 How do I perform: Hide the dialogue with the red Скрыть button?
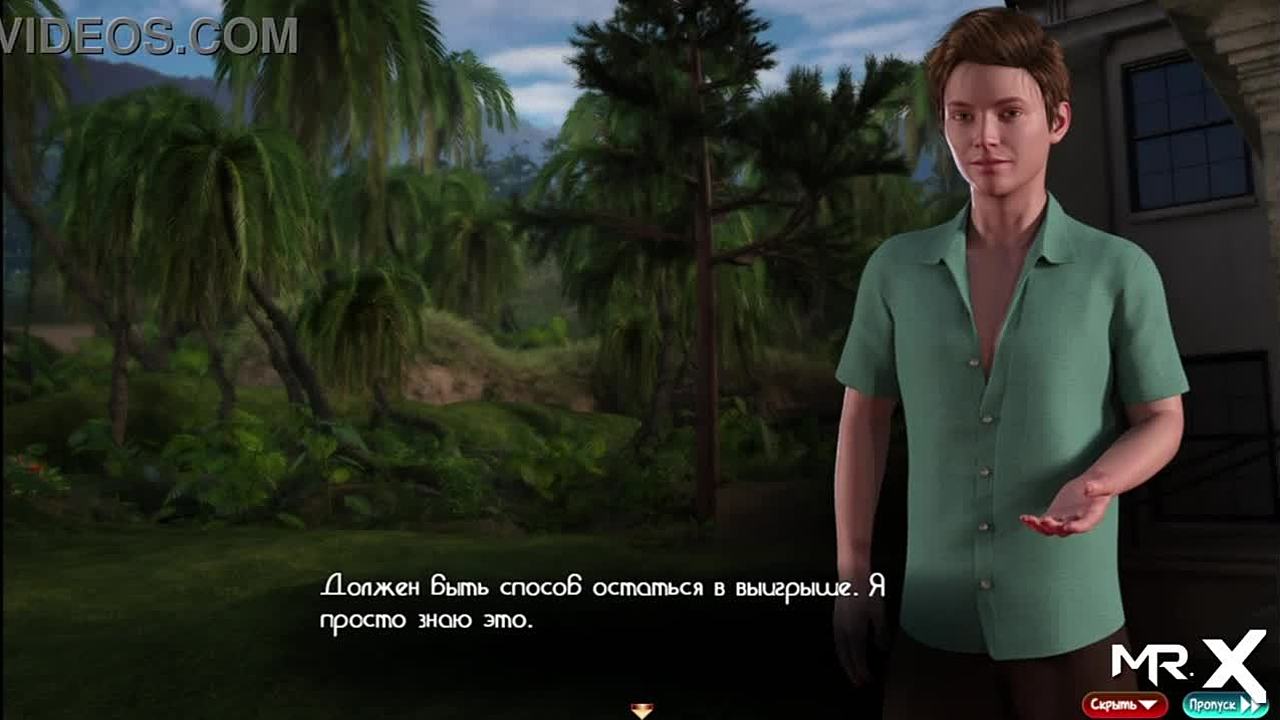tap(1124, 705)
